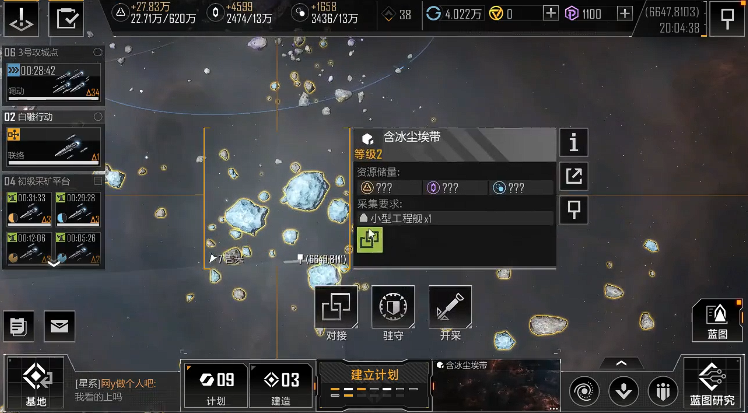This screenshot has width=748, height=413.
Task: Open the 蓝图 blueprint panel
Action: coord(717,320)
